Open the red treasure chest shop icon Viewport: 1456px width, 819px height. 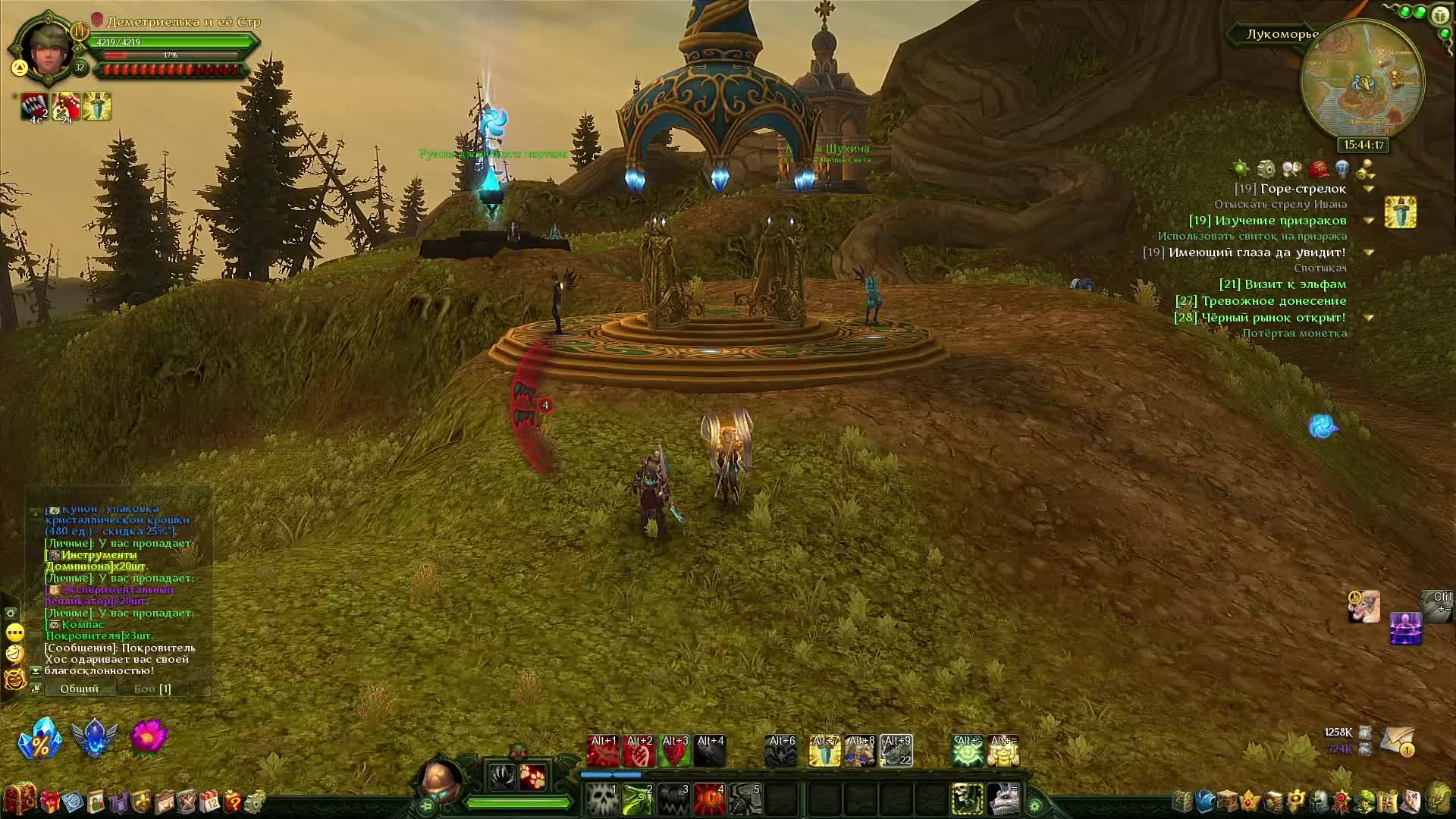[18, 800]
